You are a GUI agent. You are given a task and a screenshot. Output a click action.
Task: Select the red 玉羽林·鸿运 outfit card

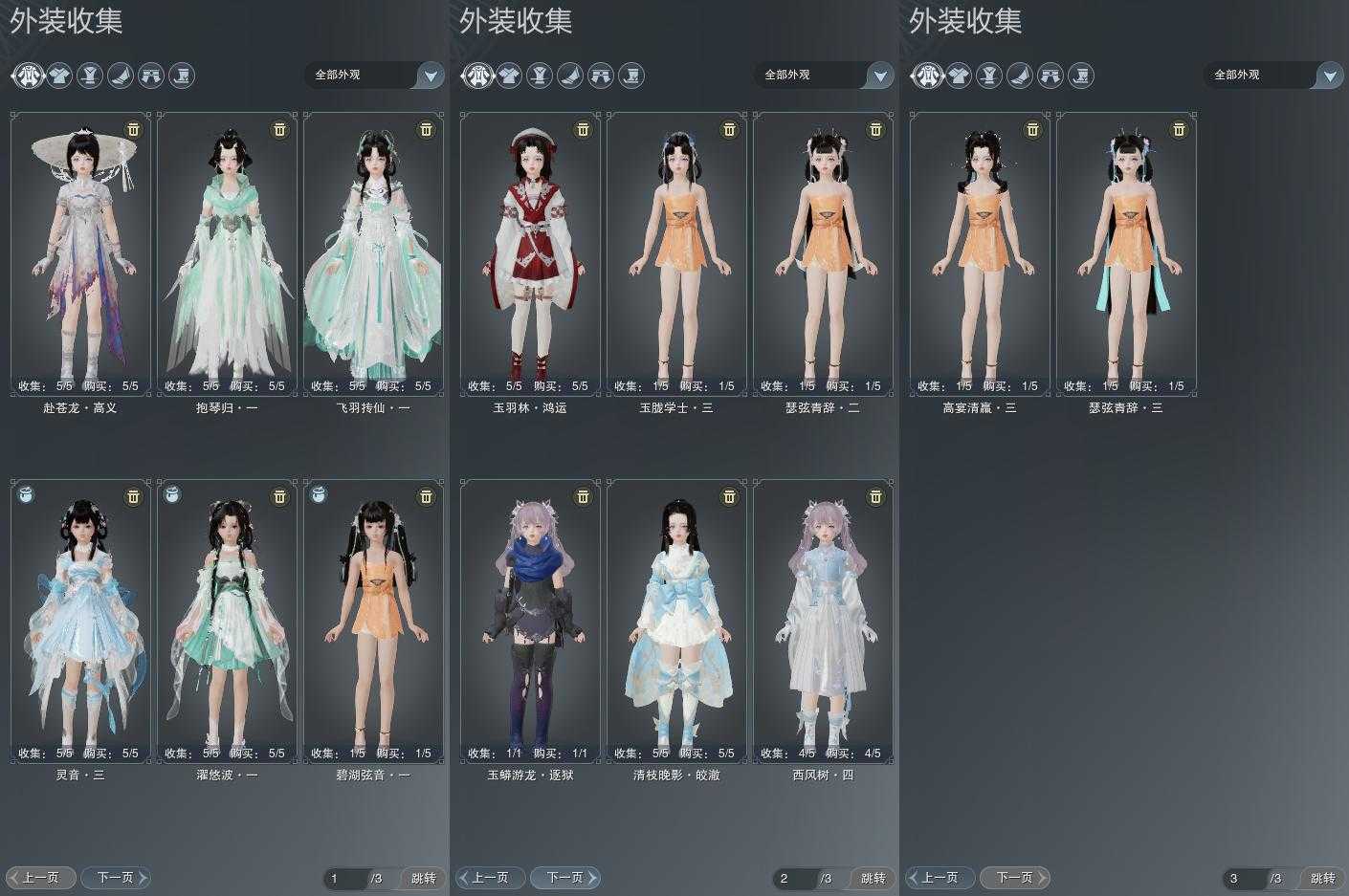[530, 253]
